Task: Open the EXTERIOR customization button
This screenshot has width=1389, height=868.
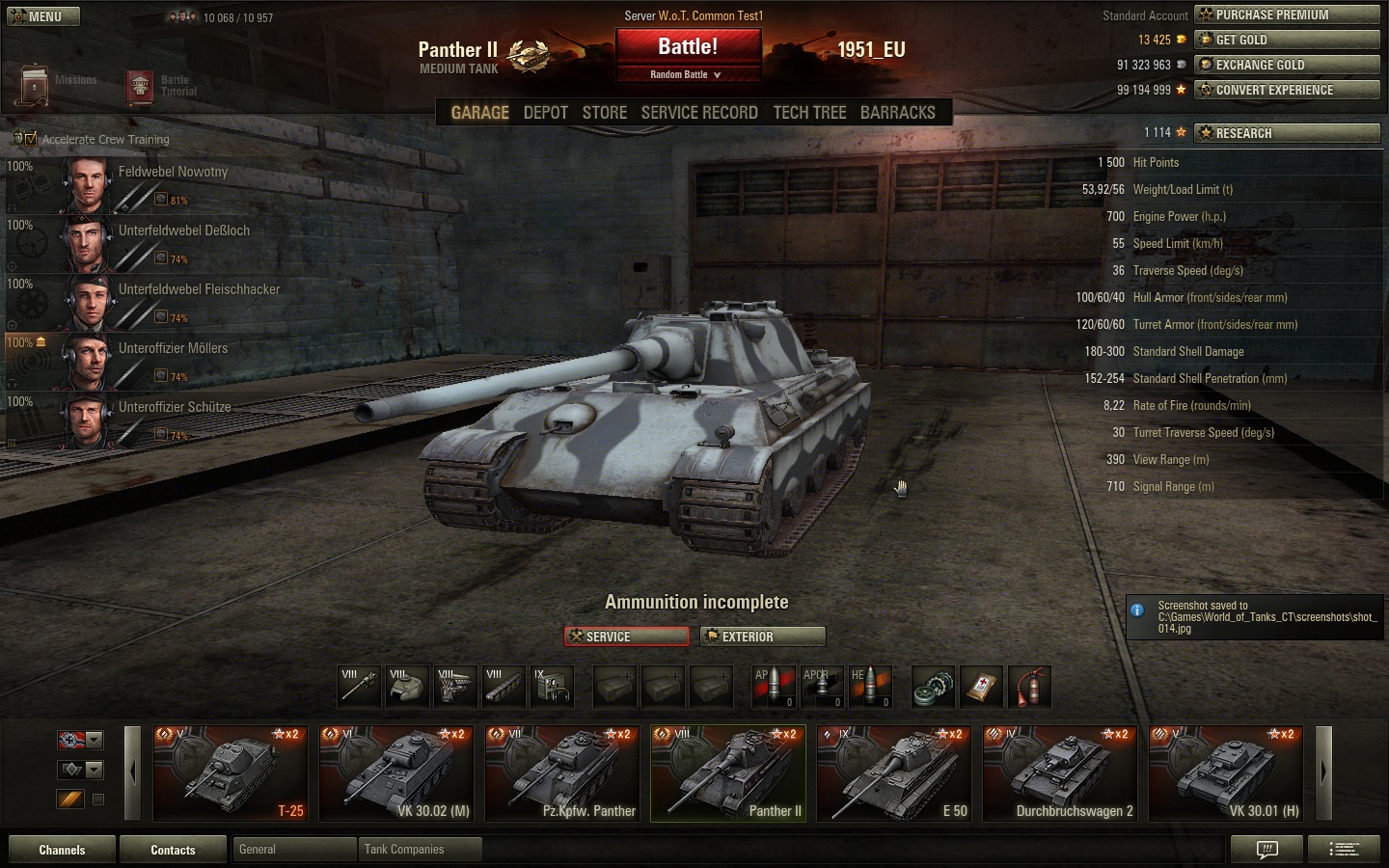Action: [762, 637]
